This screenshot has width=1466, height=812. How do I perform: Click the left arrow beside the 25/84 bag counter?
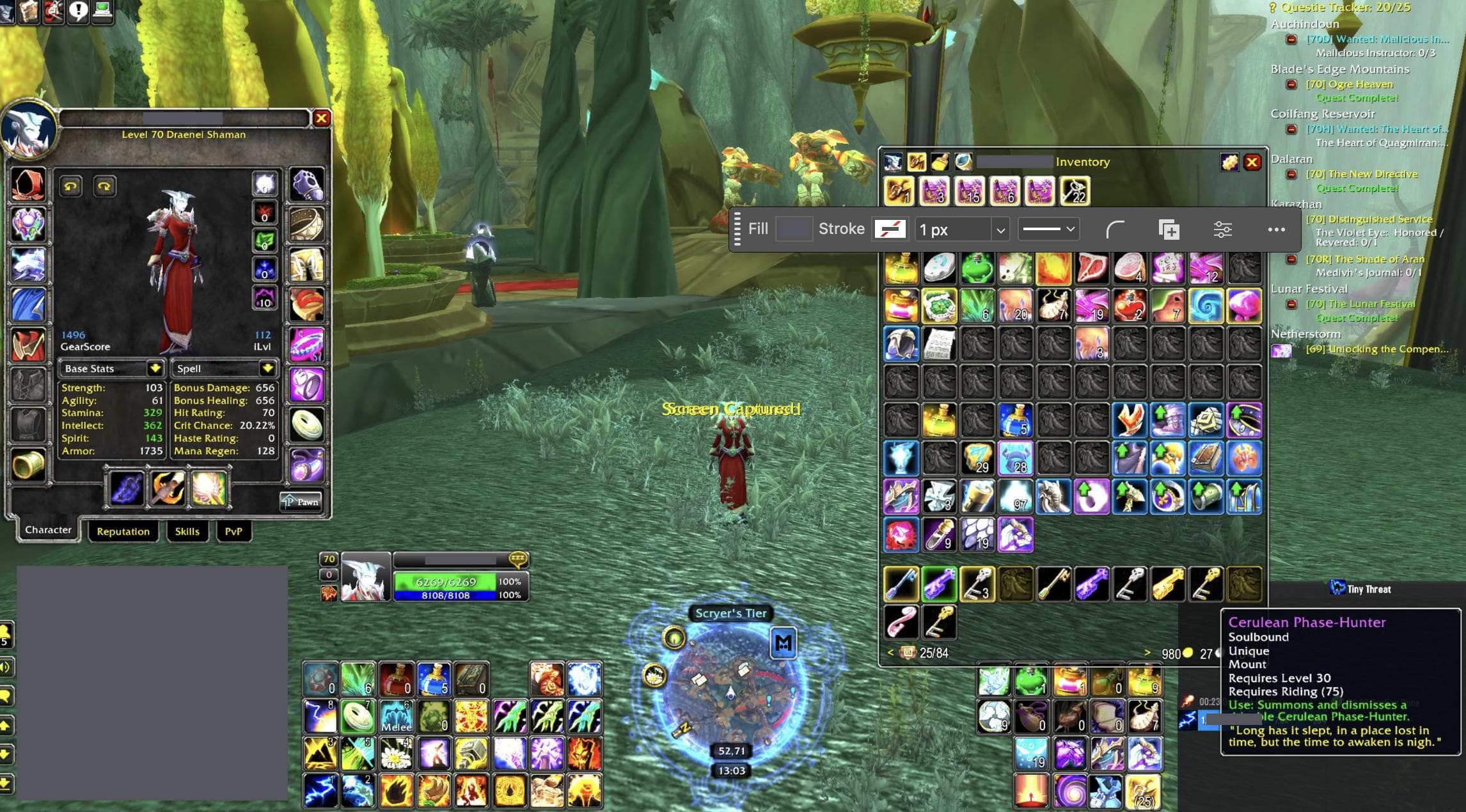click(890, 653)
